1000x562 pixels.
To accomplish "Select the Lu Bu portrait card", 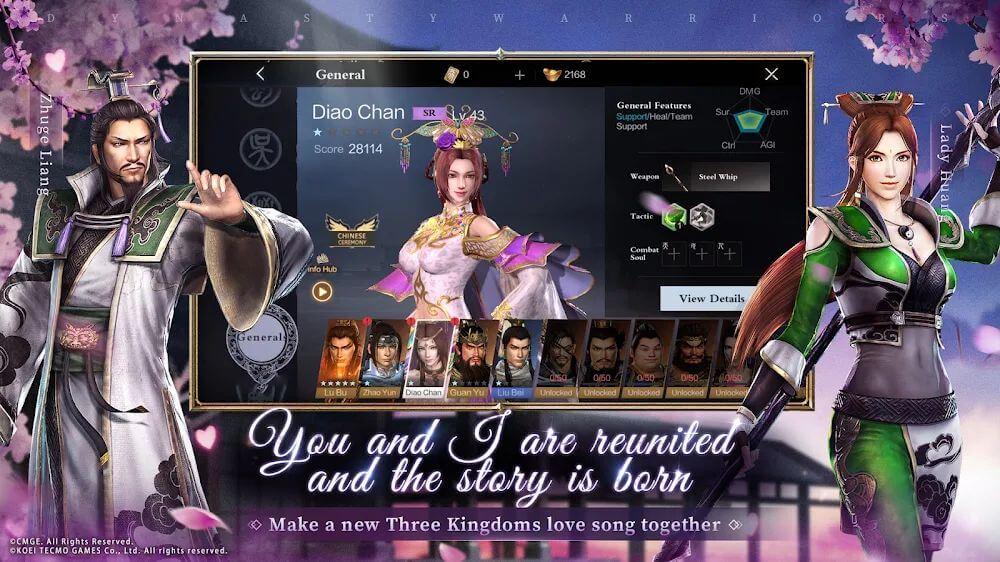I will (339, 358).
